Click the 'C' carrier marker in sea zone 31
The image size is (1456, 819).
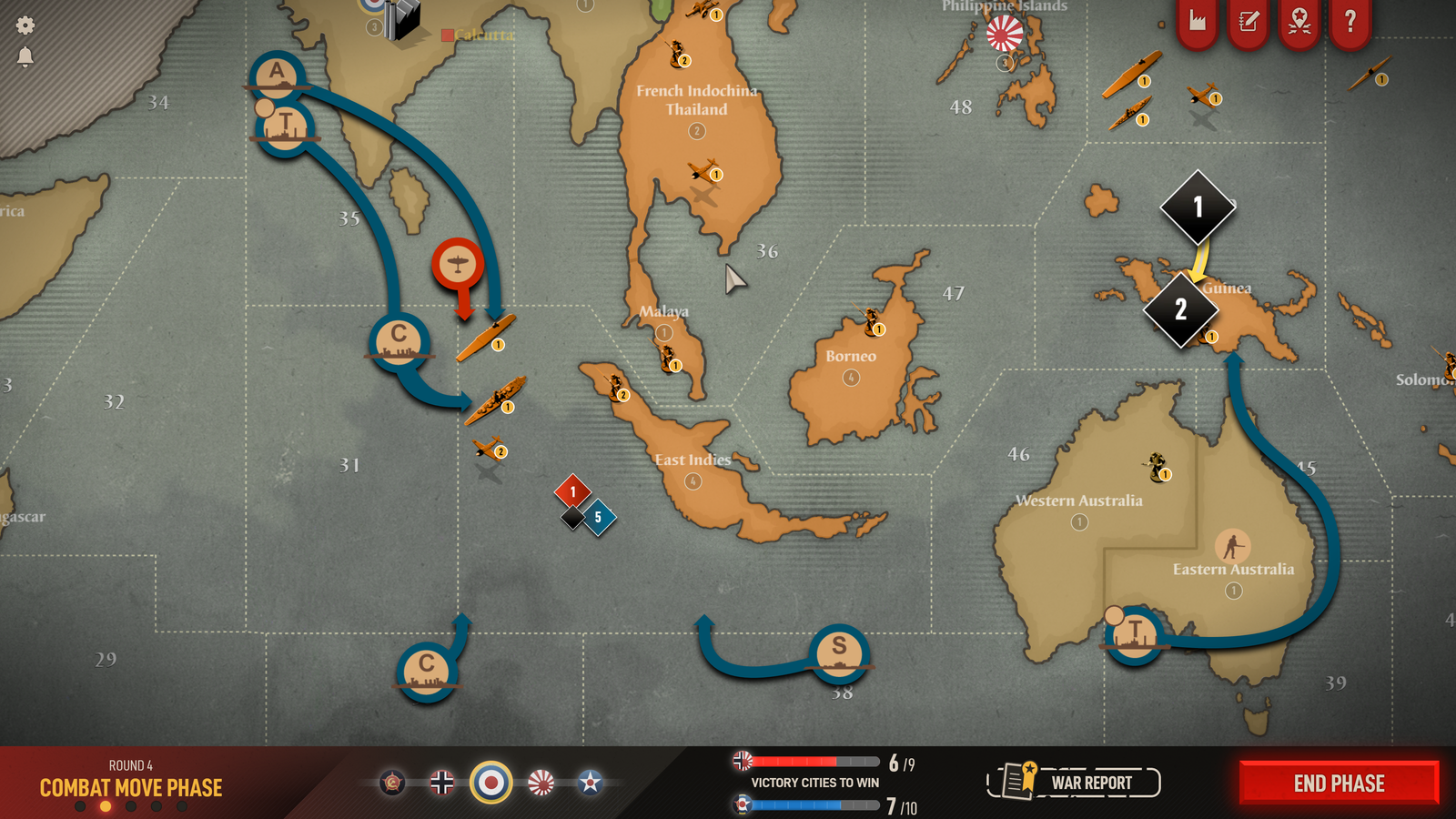397,340
